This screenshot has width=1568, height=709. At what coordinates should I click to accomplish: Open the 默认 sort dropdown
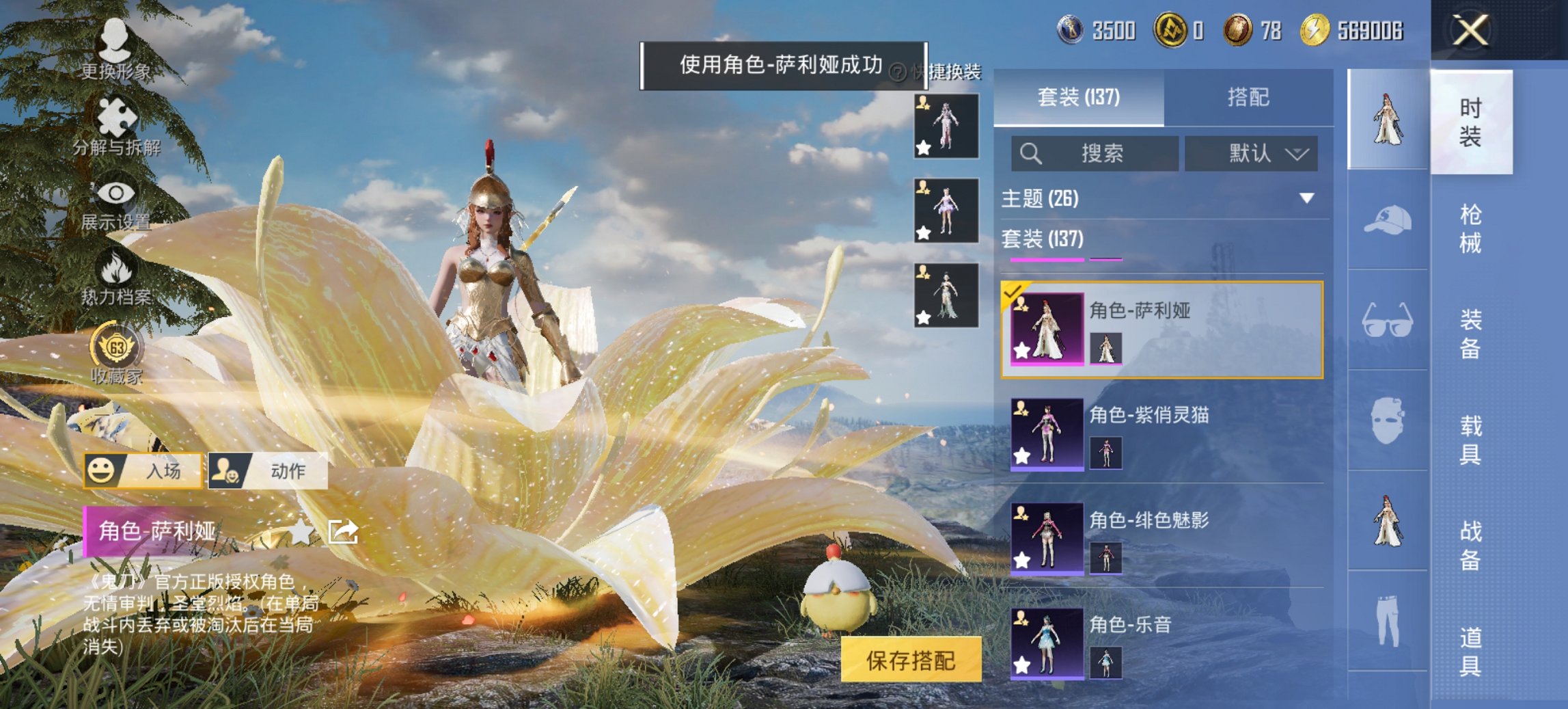tap(1252, 153)
